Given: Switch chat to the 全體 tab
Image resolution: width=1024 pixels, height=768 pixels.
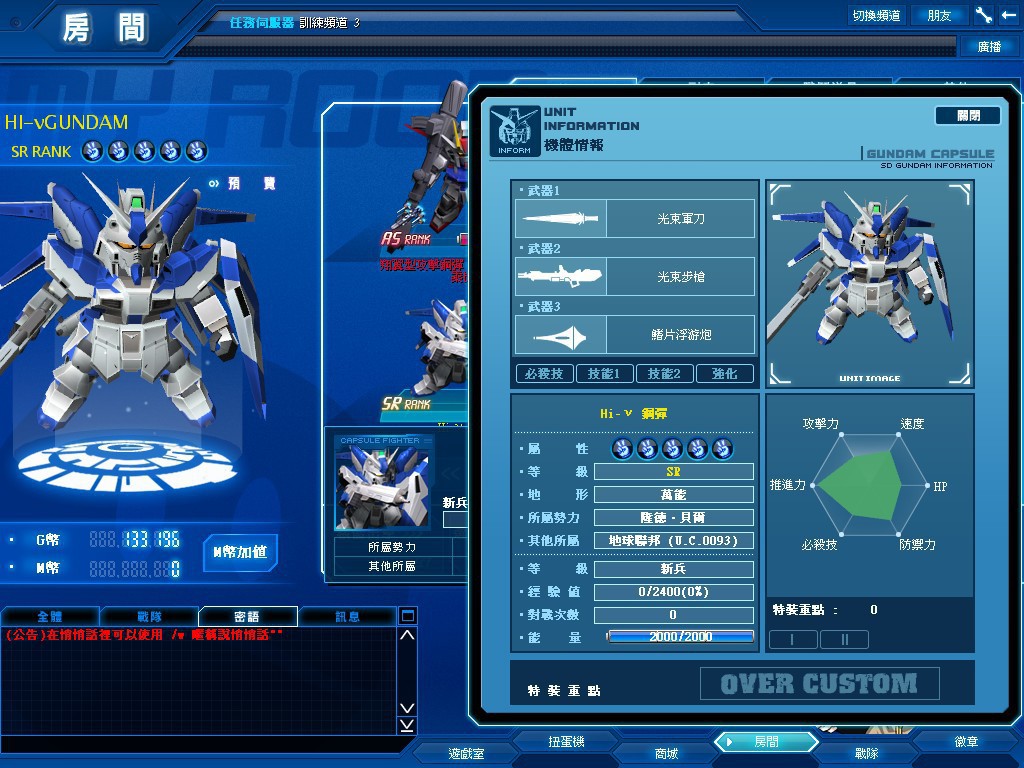Looking at the screenshot, I should [50, 617].
